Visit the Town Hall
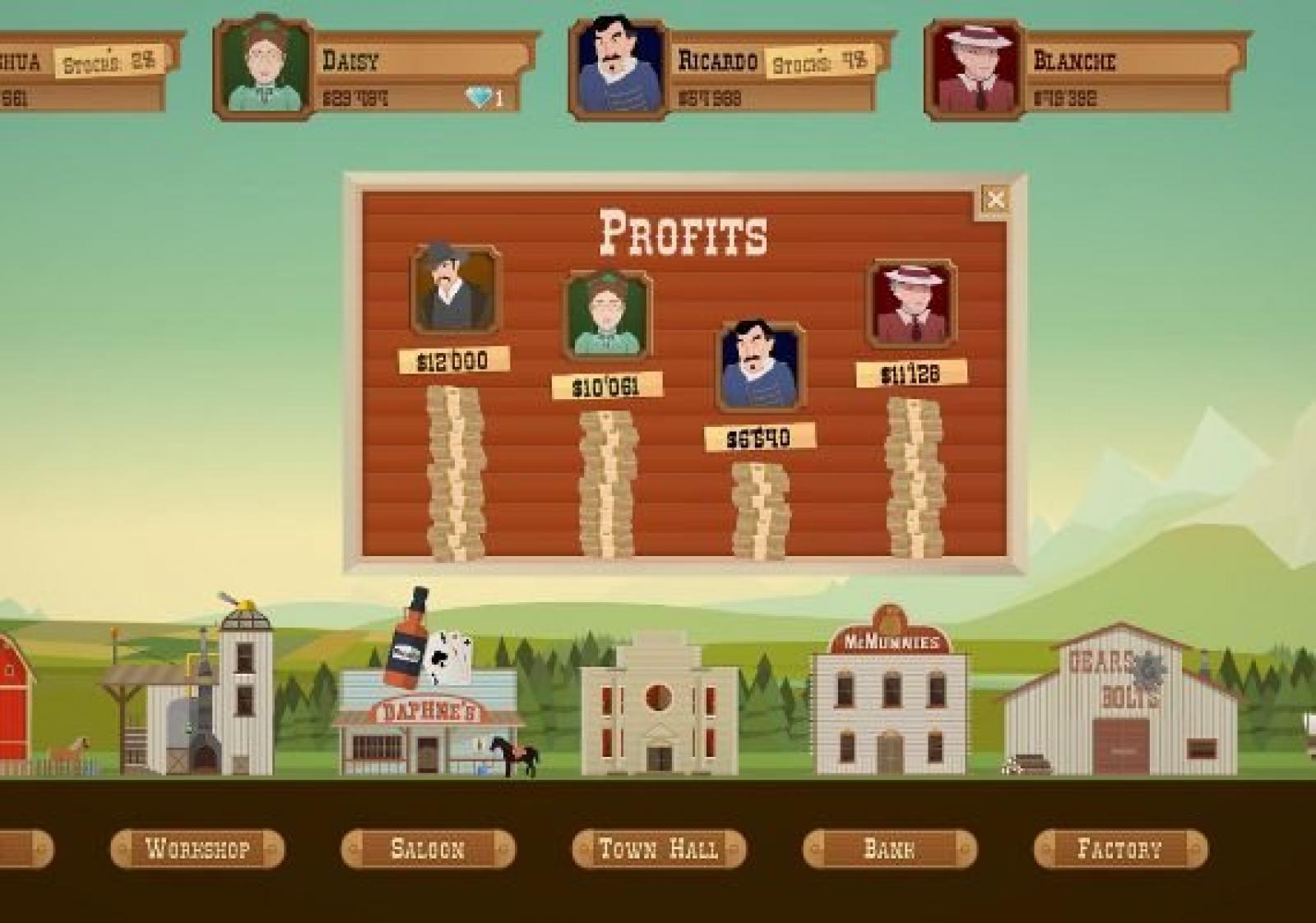Viewport: 1316px width, 923px height. (x=659, y=848)
